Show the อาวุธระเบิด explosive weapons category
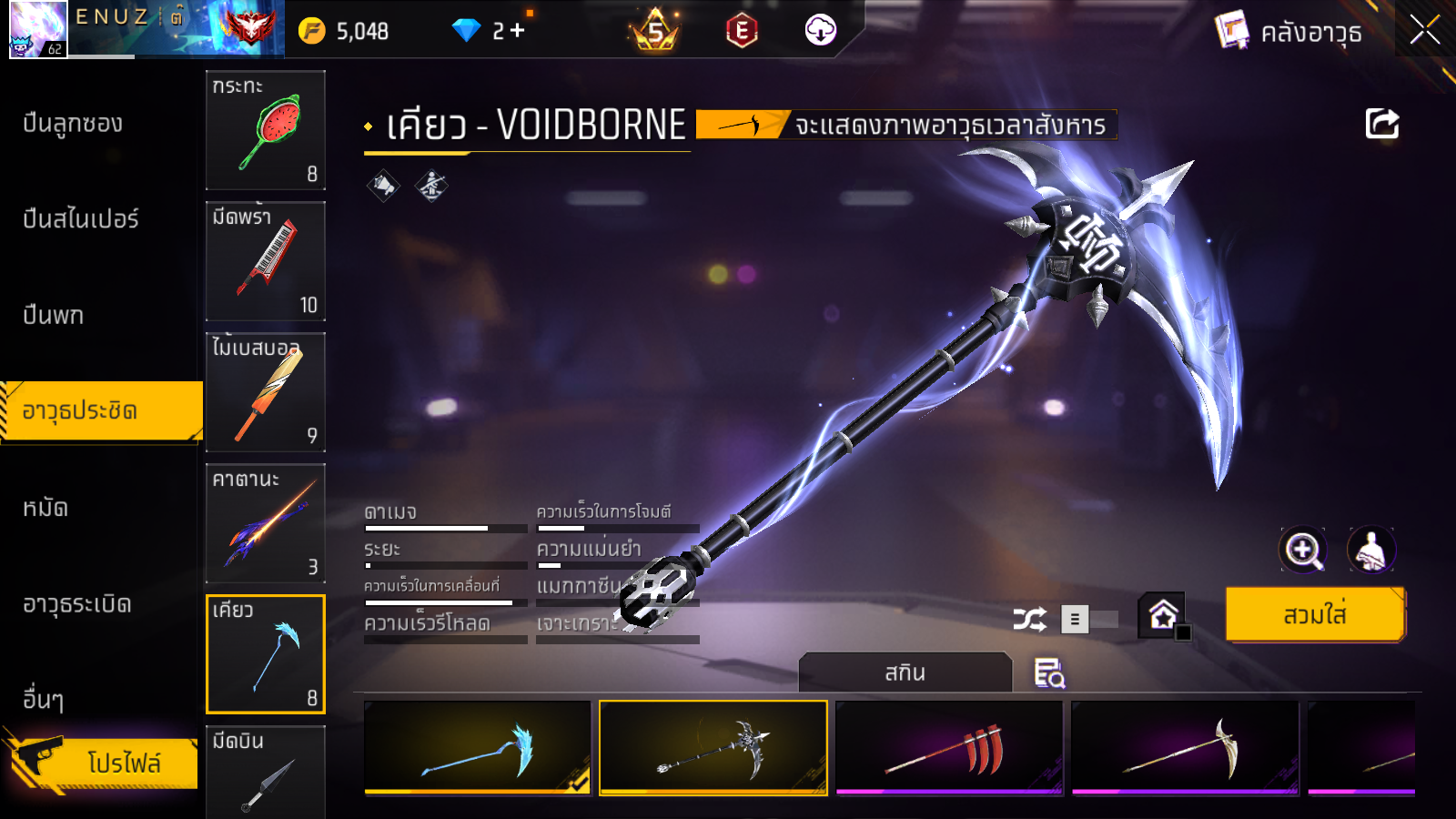Viewport: 1456px width, 819px height. [x=77, y=604]
